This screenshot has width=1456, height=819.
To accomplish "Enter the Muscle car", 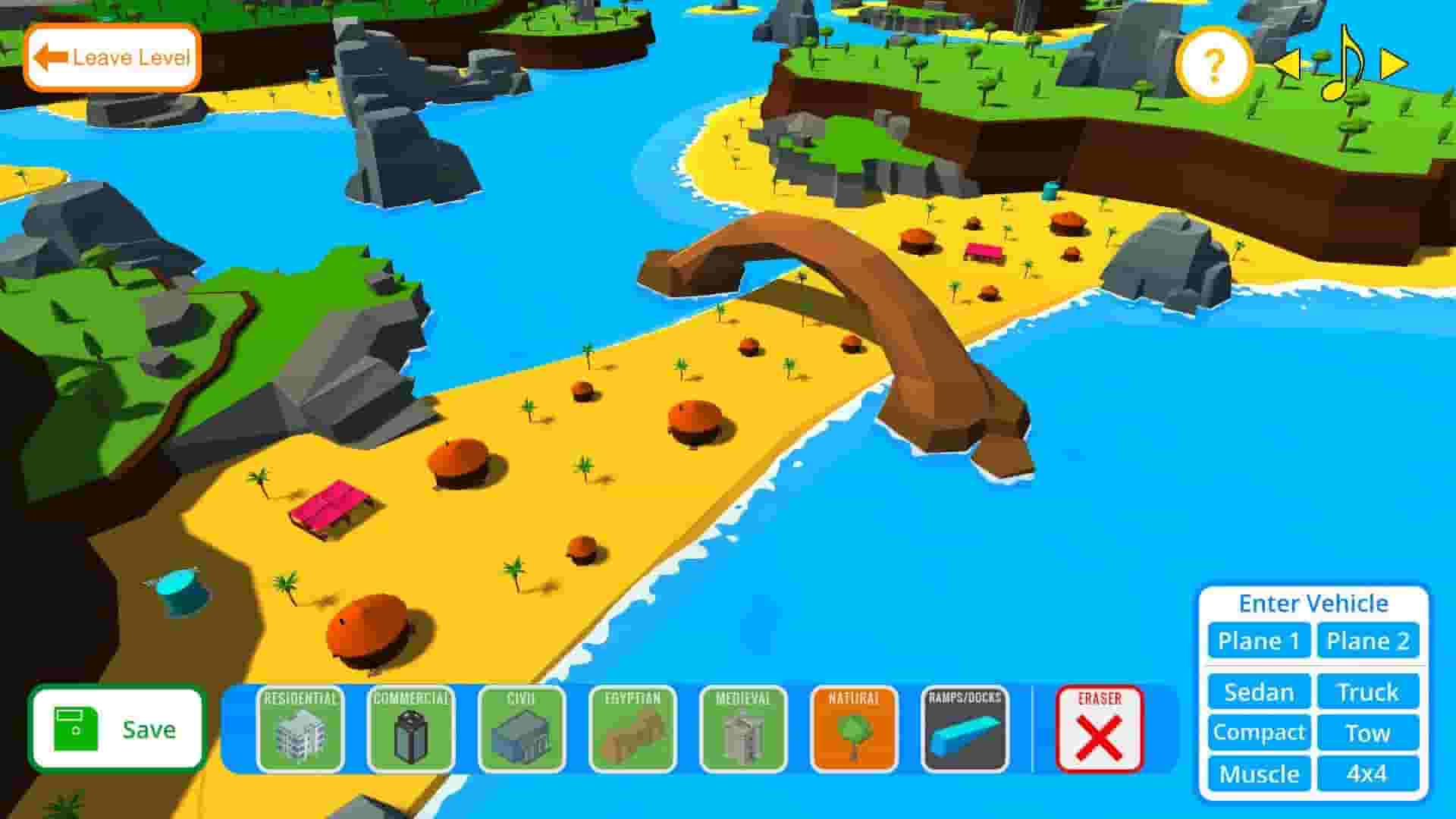I will click(x=1257, y=774).
